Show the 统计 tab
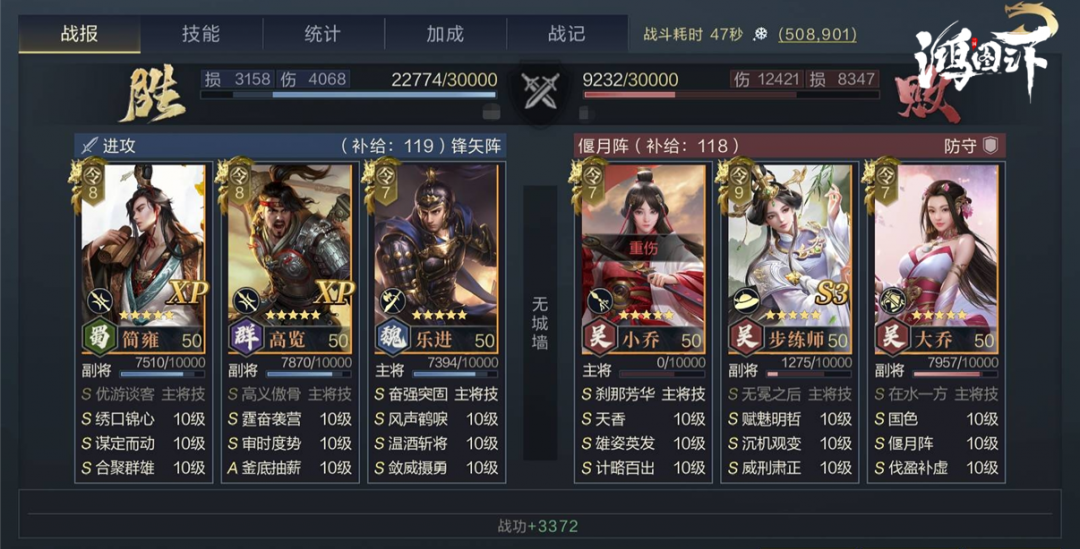This screenshot has width=1080, height=549. 322,34
